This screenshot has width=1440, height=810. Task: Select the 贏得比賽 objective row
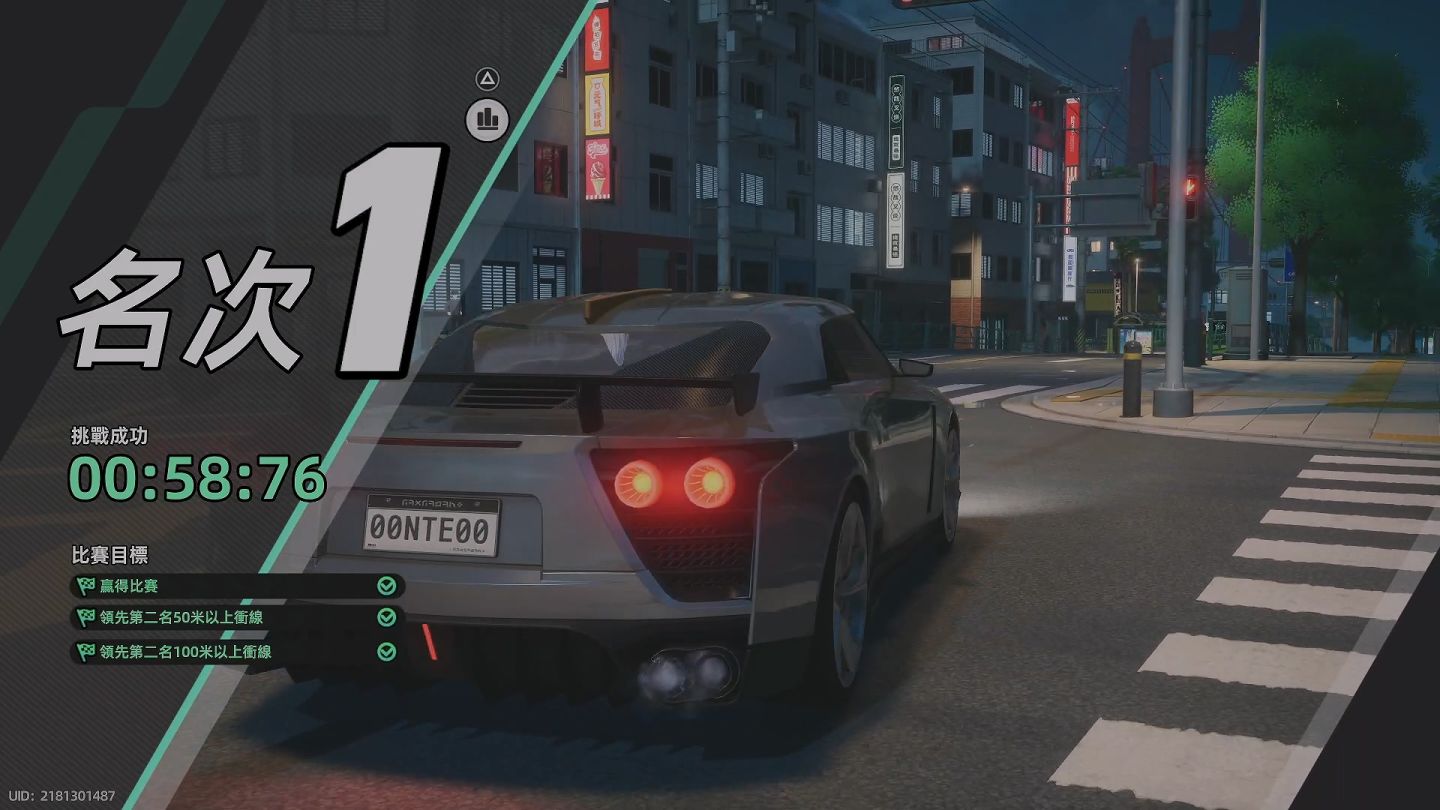pos(237,586)
